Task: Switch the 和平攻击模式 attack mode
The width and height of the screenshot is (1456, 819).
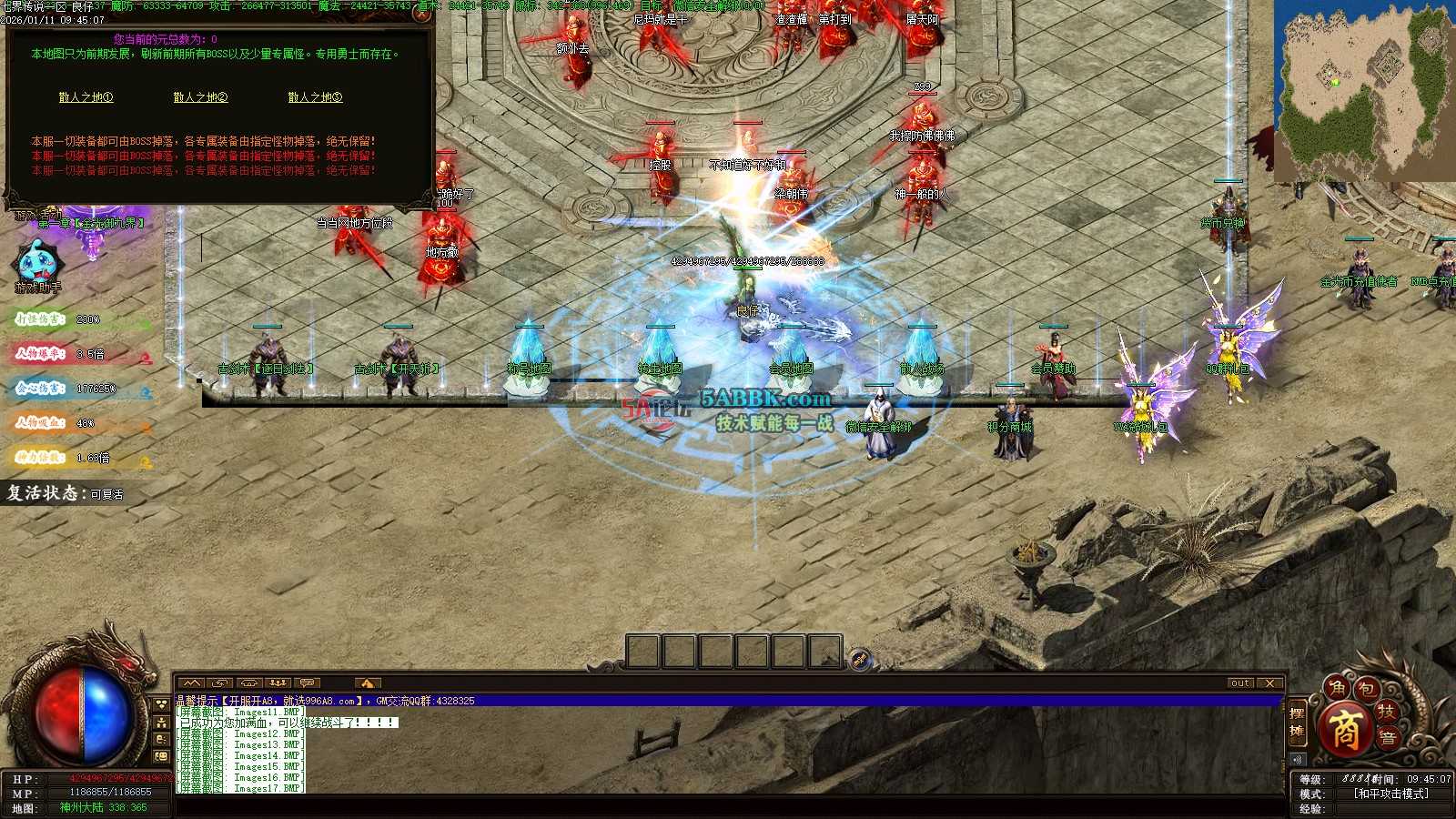Action: tap(1390, 794)
